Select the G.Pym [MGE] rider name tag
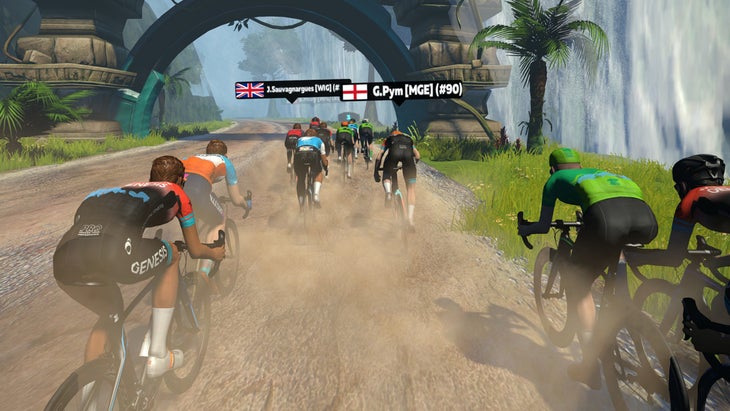This screenshot has height=411, width=730. click(x=401, y=91)
